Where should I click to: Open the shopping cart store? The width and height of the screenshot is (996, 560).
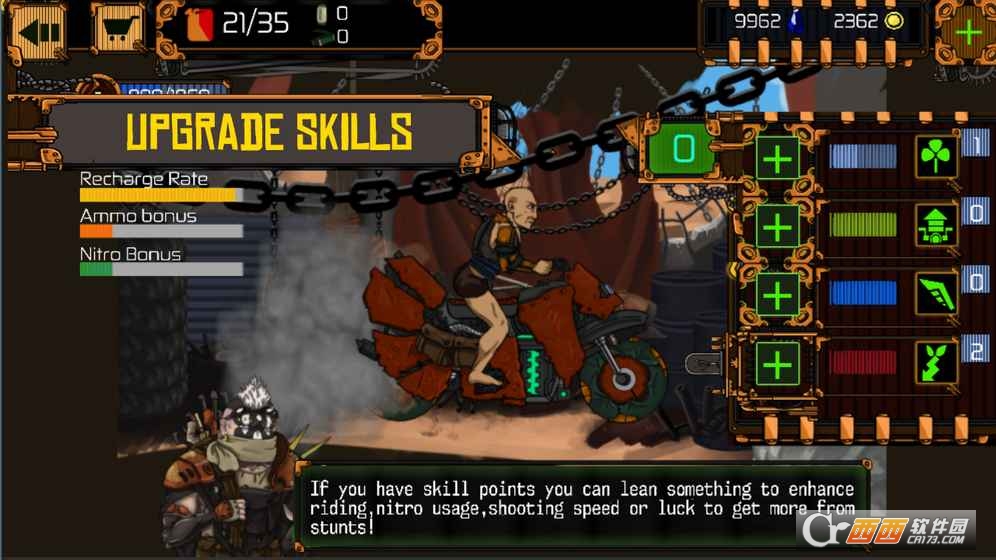(x=118, y=28)
